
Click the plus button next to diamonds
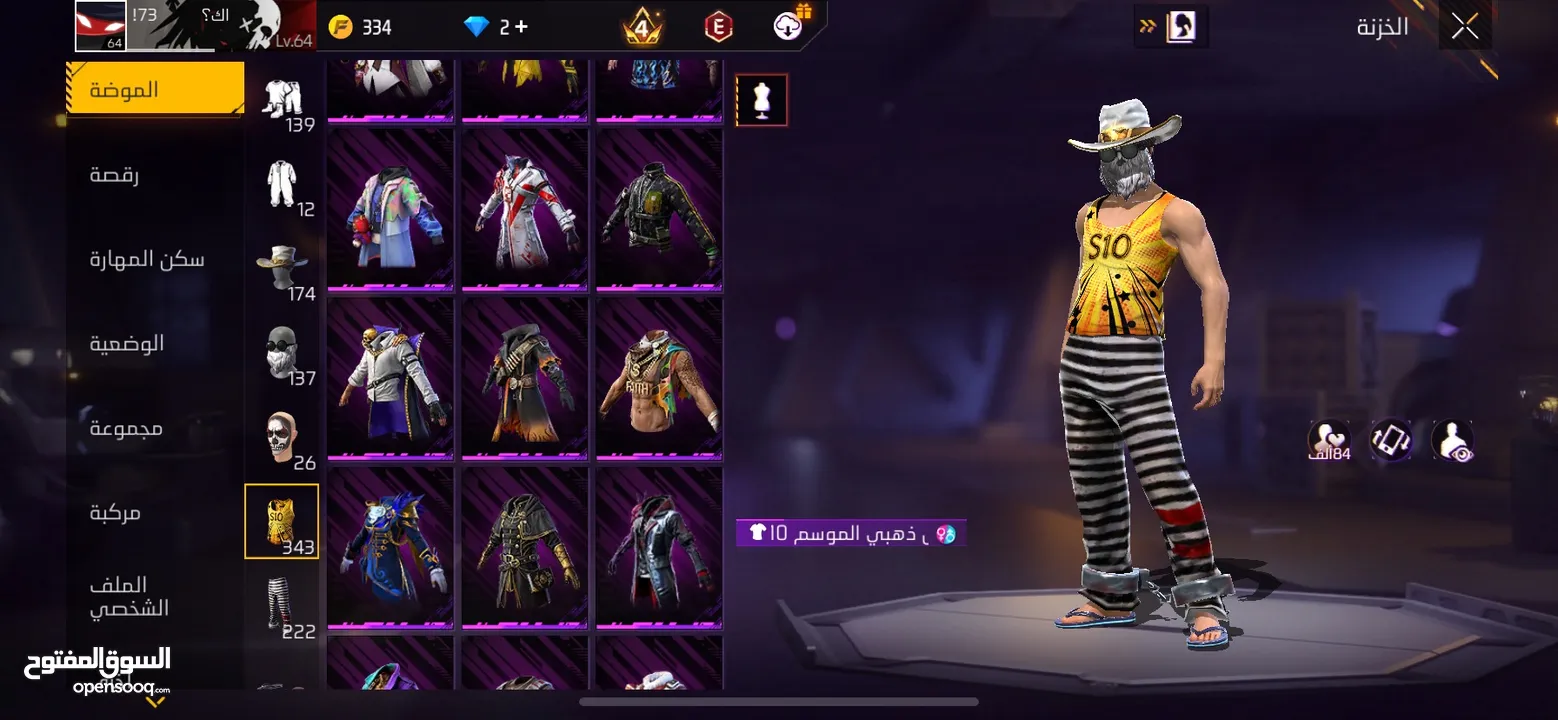pos(520,27)
